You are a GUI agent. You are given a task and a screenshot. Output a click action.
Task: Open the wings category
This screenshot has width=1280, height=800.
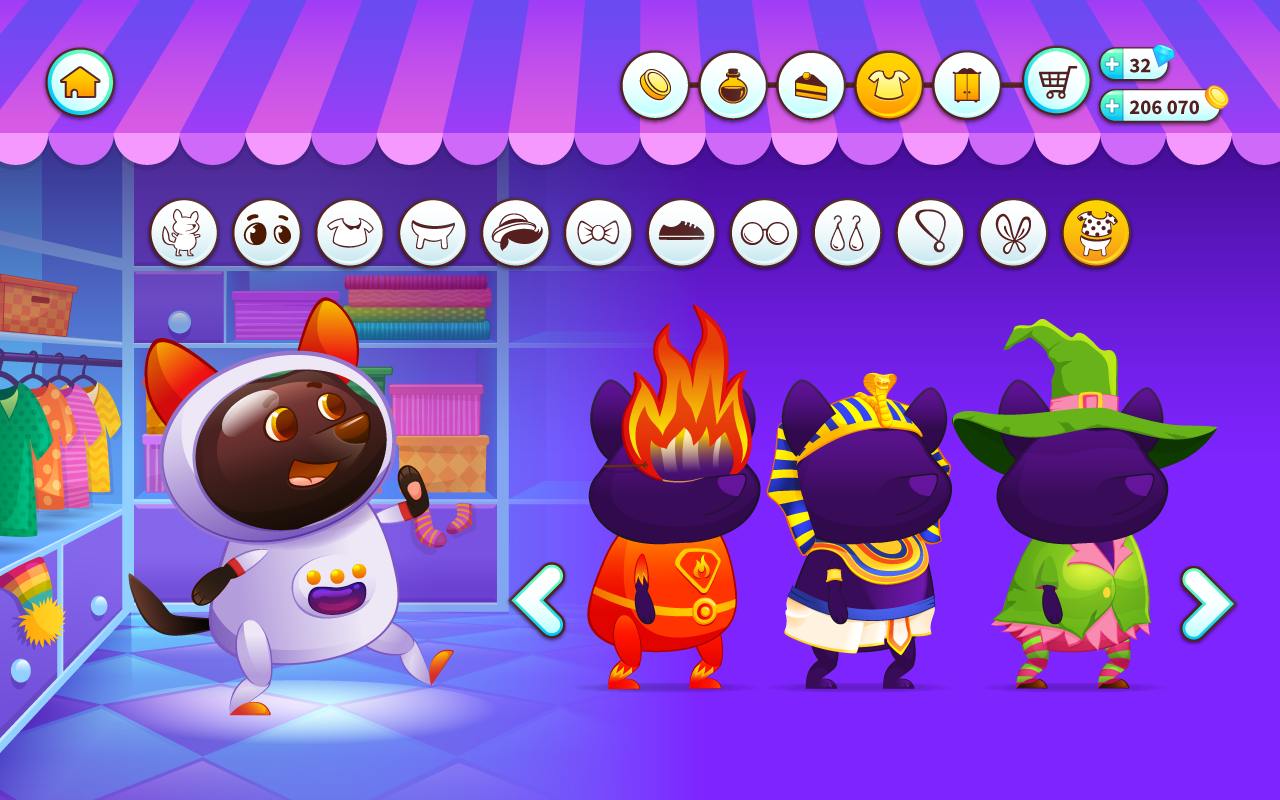[1014, 232]
